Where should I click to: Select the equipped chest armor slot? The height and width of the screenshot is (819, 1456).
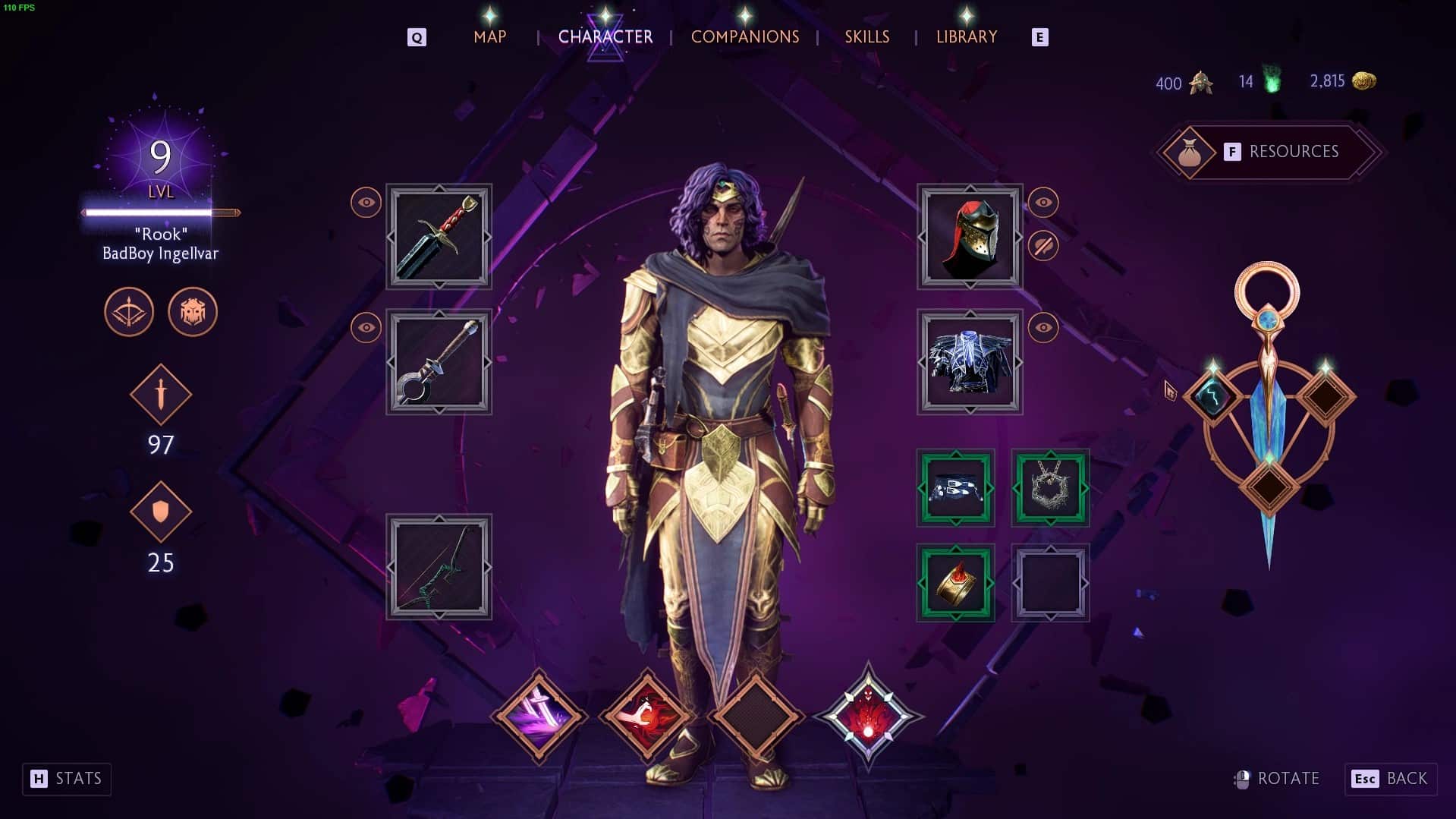(x=969, y=363)
